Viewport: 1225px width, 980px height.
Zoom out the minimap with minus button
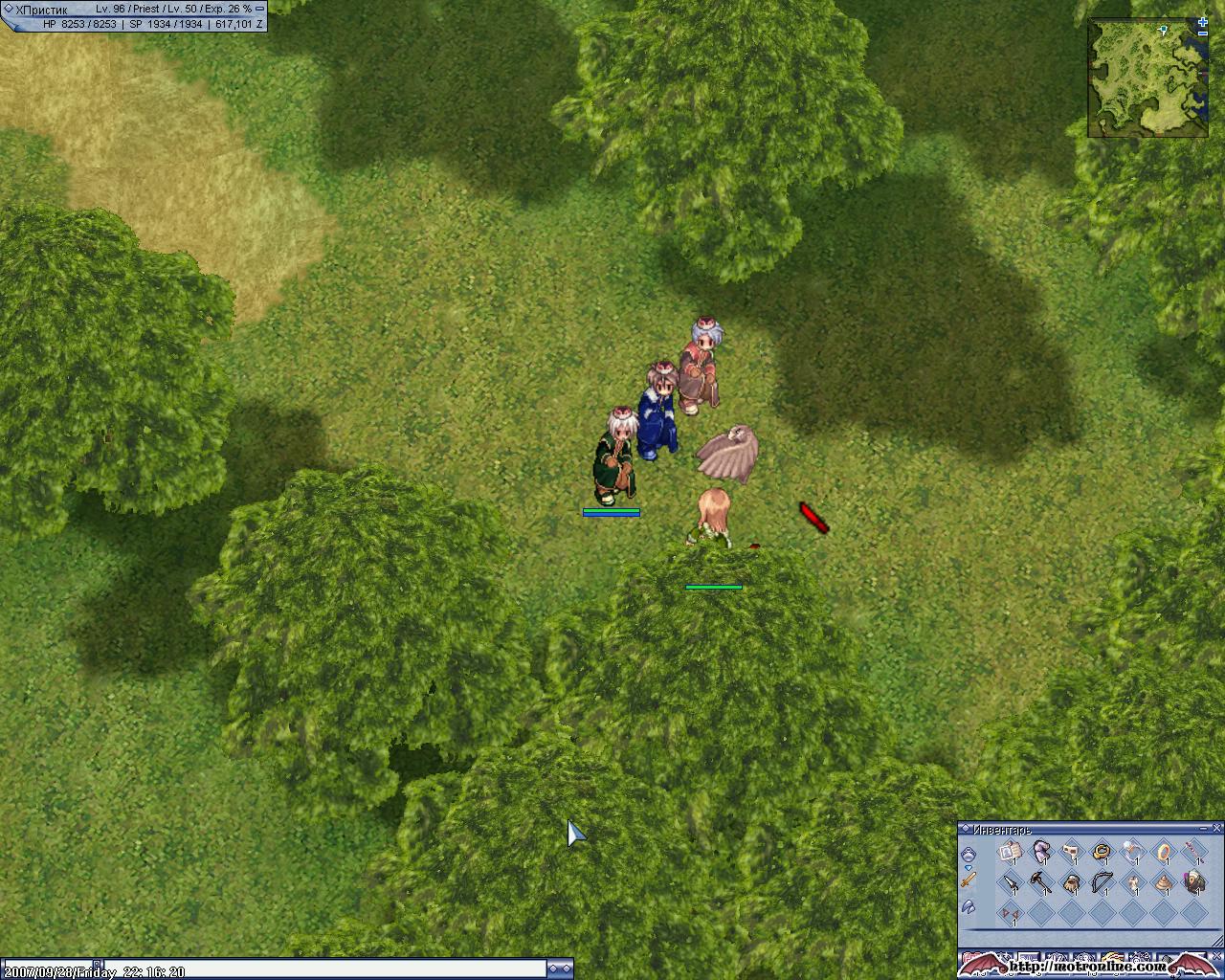pos(1203,34)
